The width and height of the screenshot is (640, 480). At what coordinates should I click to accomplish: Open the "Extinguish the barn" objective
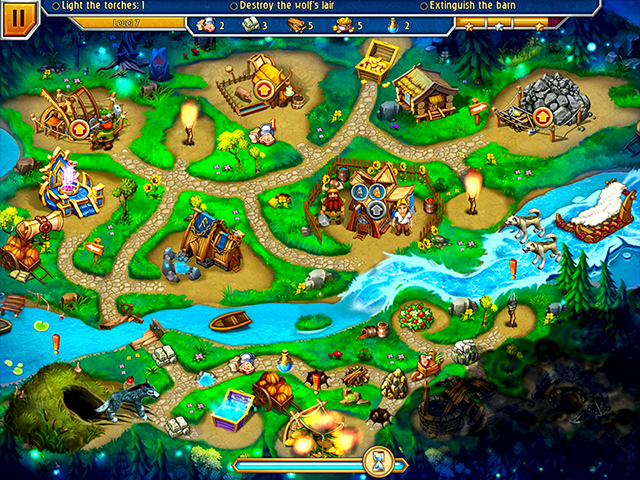470,6
